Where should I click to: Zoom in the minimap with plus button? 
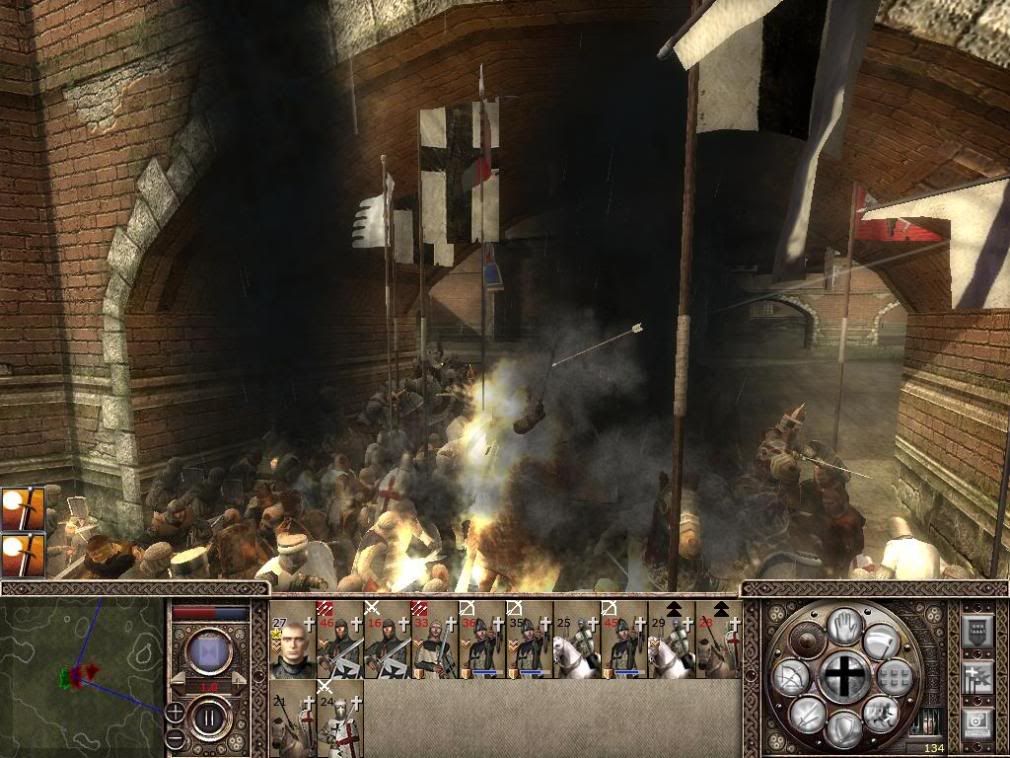(175, 712)
